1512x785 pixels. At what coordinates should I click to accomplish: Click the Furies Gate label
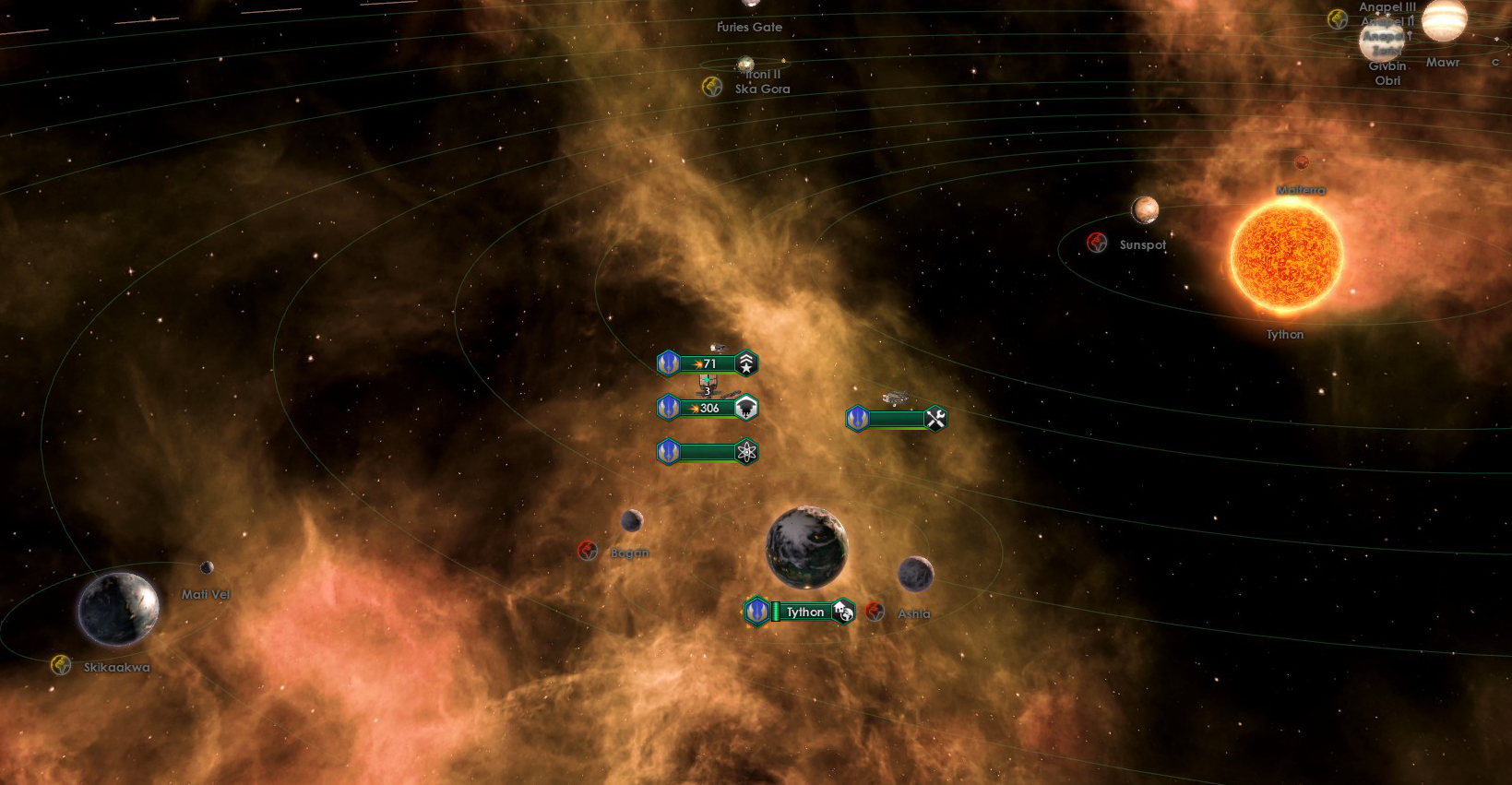point(749,27)
